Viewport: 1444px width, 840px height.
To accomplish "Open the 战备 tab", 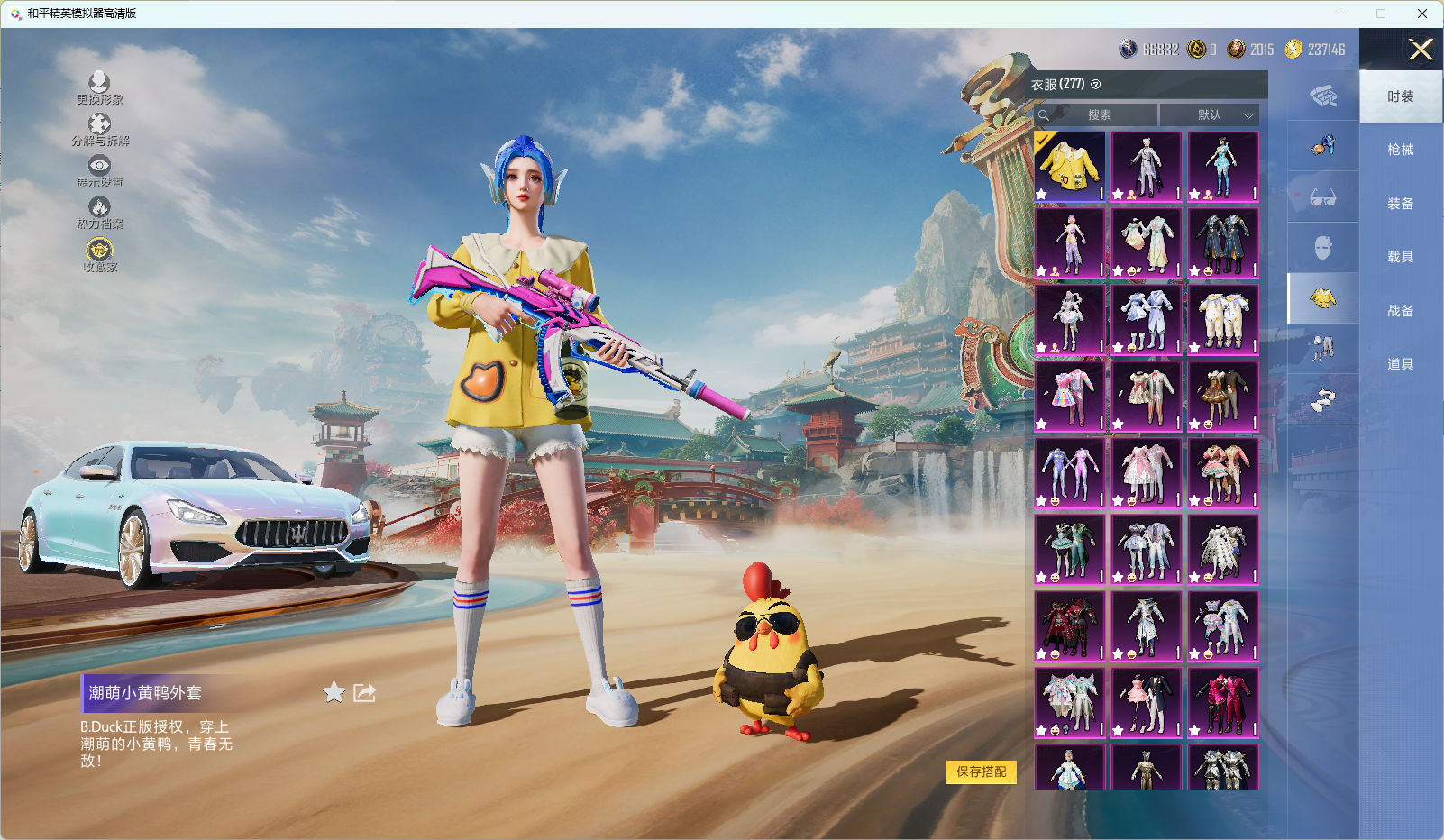I will point(1400,311).
